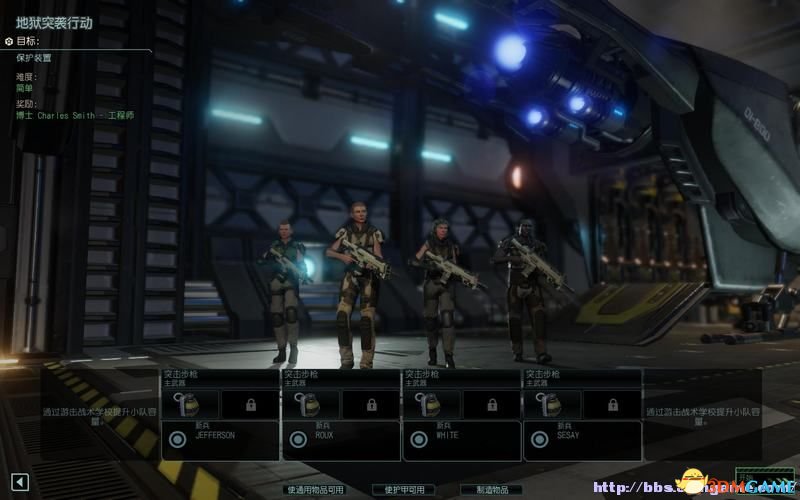Open White's grenade item slot
The image size is (800, 500).
(x=430, y=404)
